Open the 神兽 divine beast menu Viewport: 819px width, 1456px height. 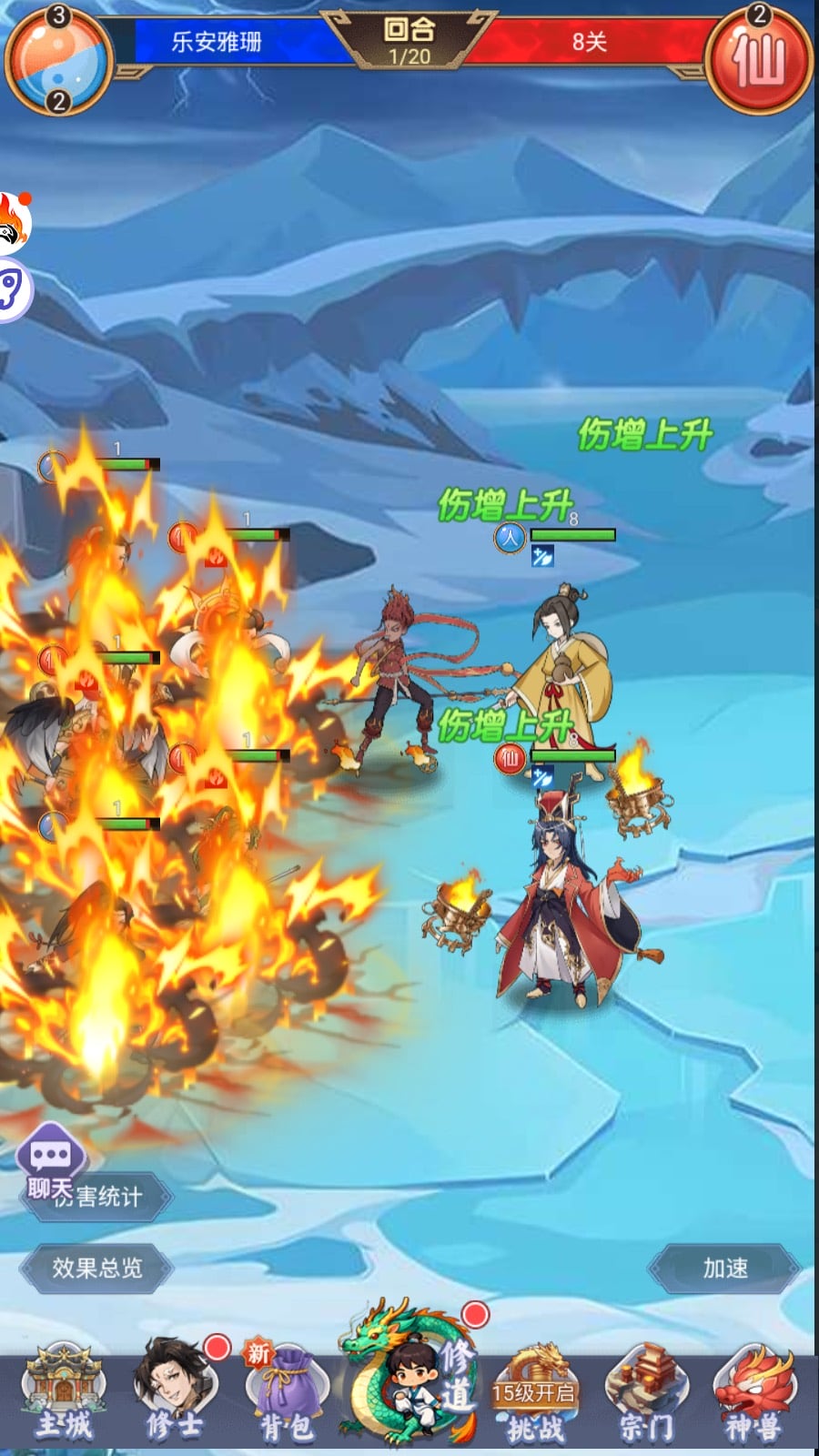point(753,1397)
